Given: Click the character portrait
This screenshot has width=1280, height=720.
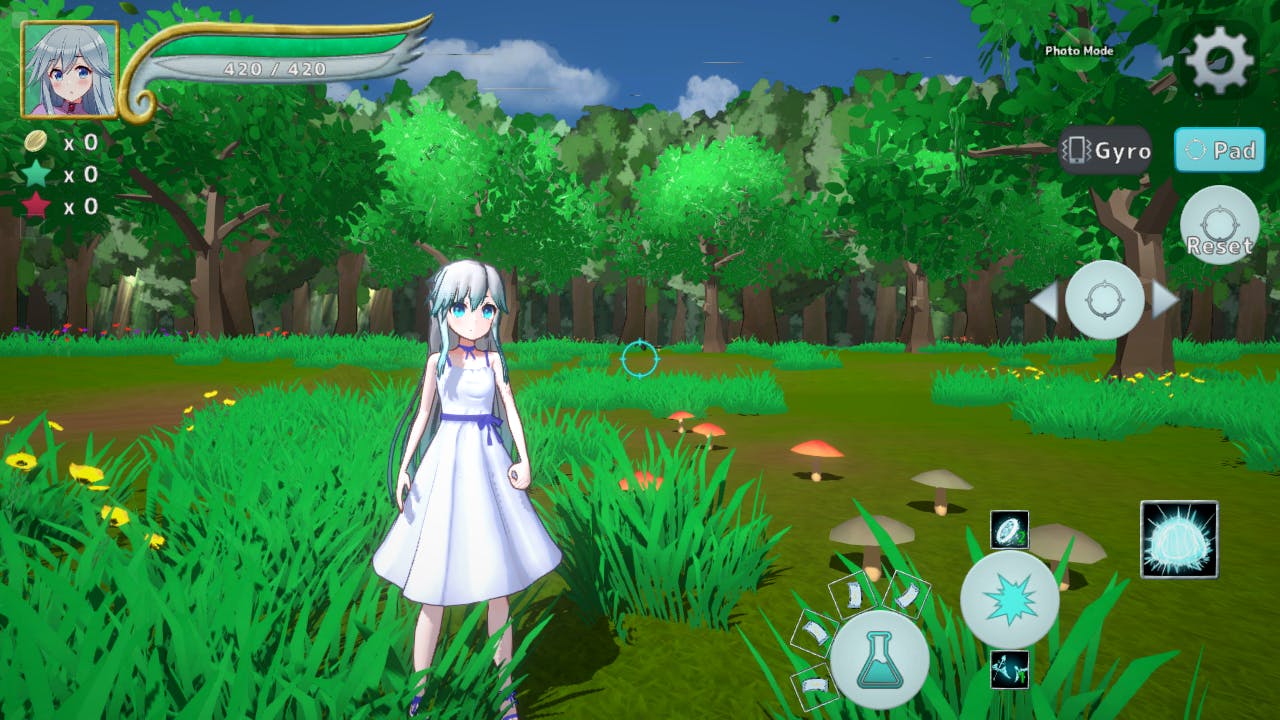Looking at the screenshot, I should tap(70, 70).
